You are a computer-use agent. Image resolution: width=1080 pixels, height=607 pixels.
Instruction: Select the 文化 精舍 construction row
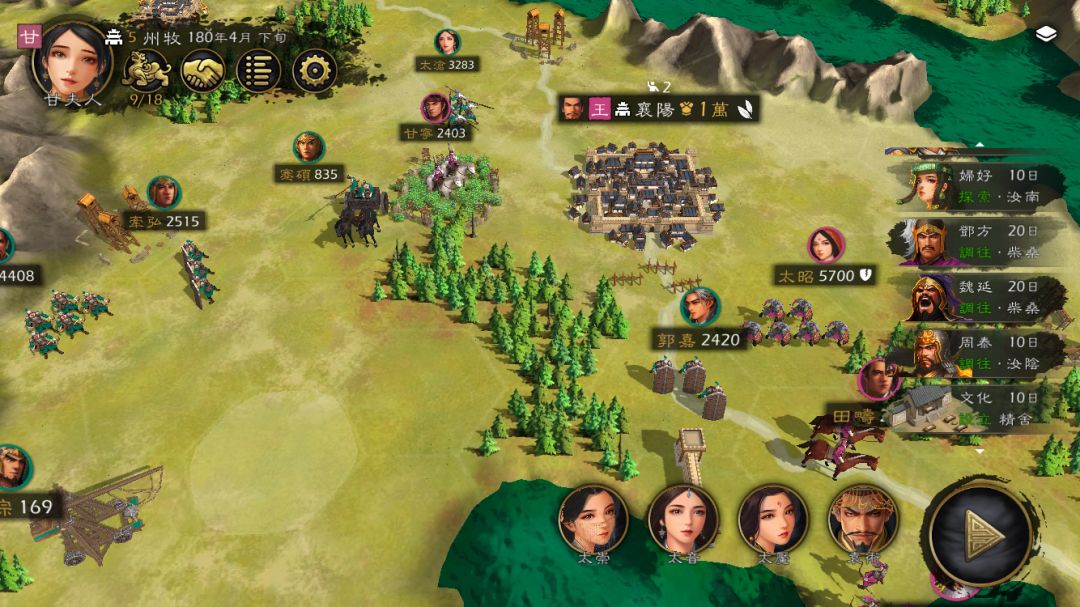click(x=975, y=406)
